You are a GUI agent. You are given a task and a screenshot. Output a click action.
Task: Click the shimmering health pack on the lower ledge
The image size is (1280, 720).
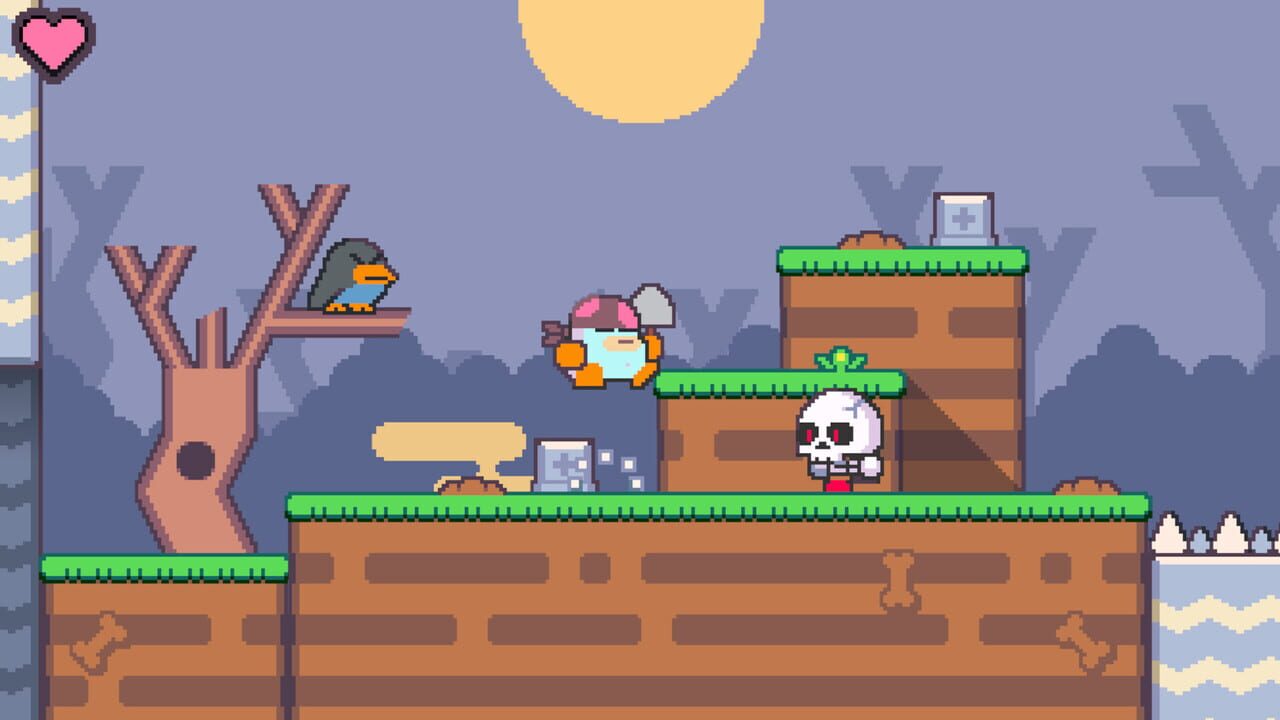pos(561,462)
